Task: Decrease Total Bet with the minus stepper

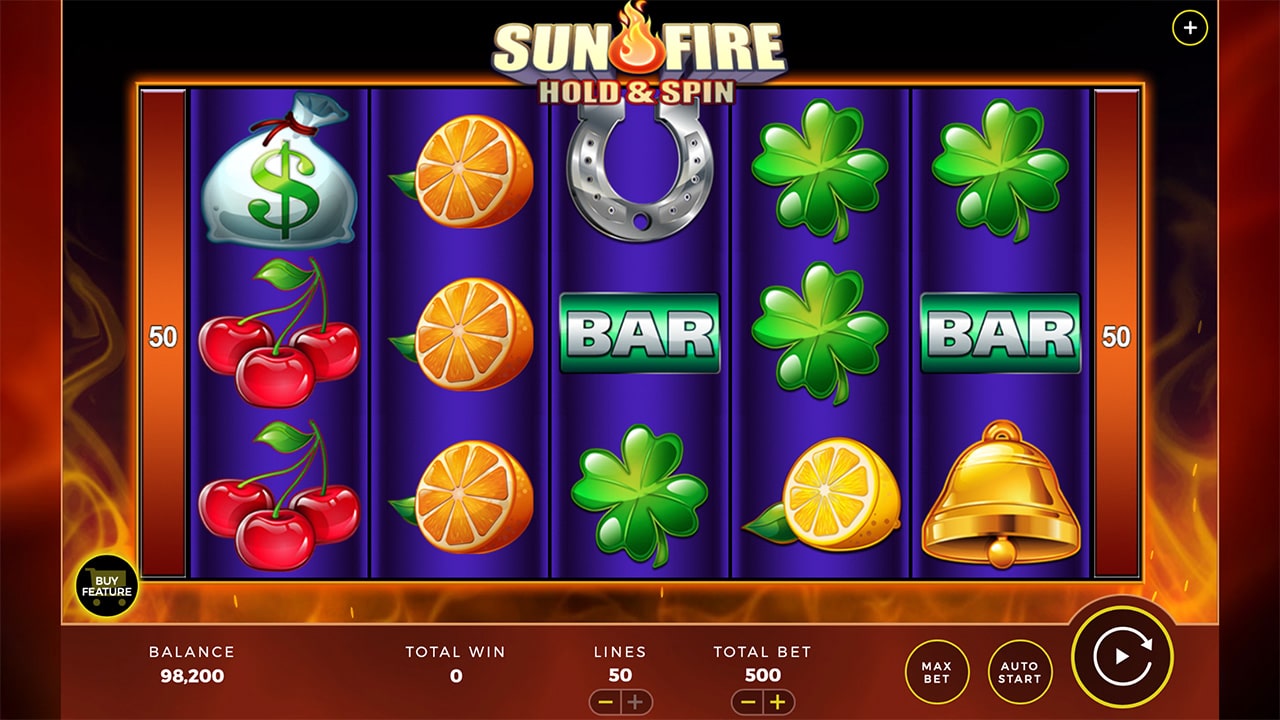Action: click(748, 702)
